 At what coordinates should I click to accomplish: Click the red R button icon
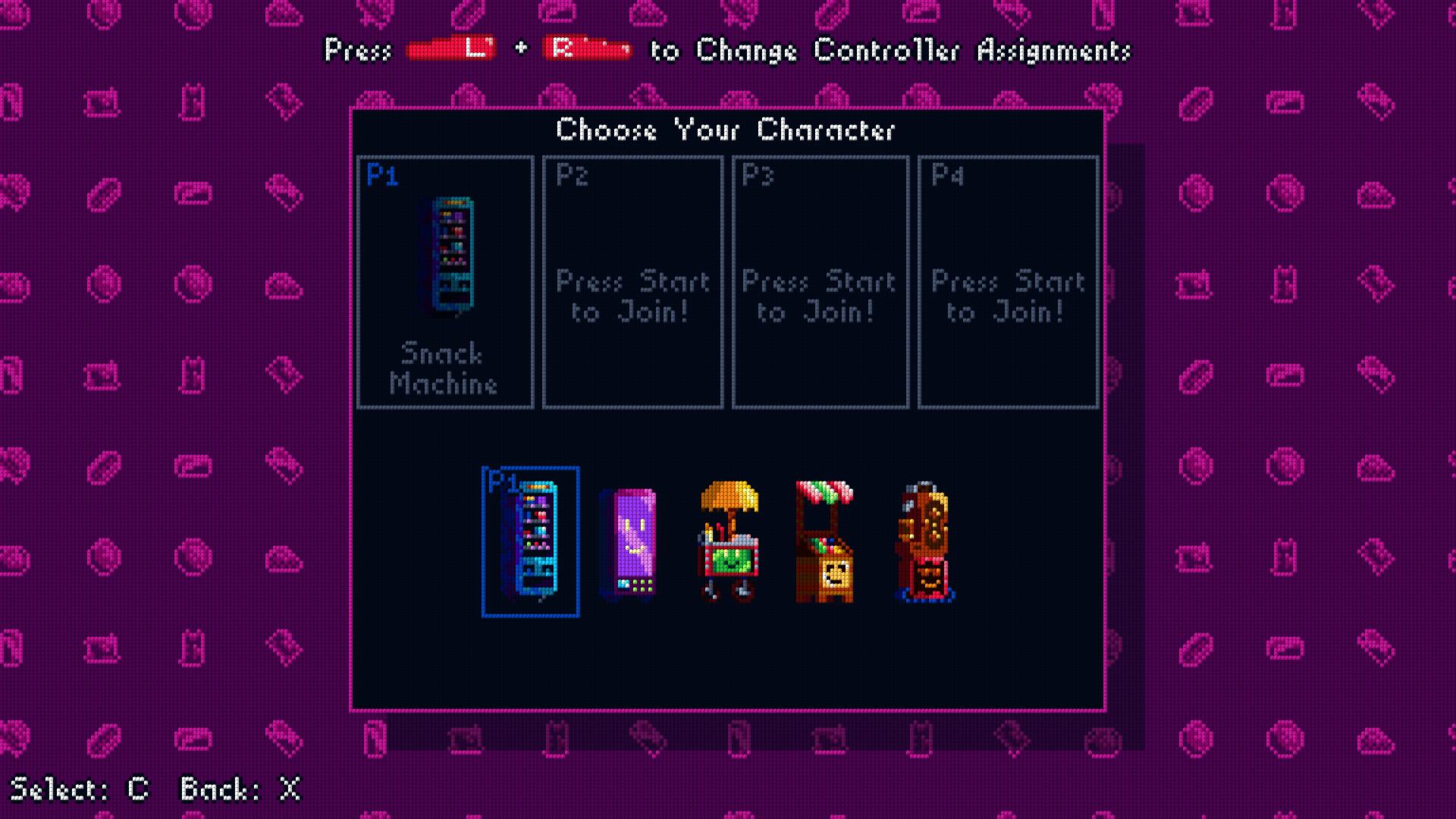[x=588, y=49]
